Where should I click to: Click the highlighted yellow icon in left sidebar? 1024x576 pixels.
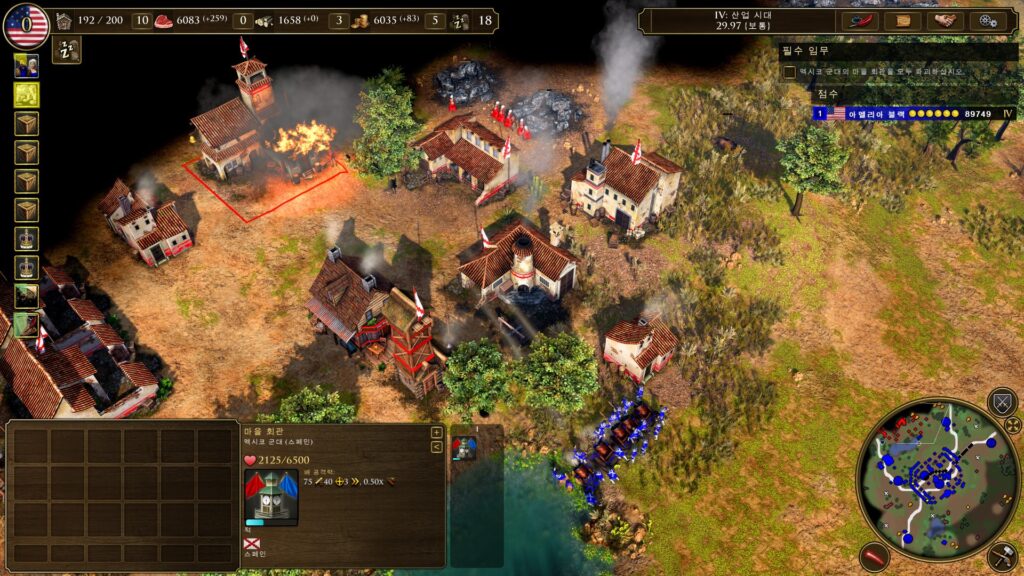26,95
